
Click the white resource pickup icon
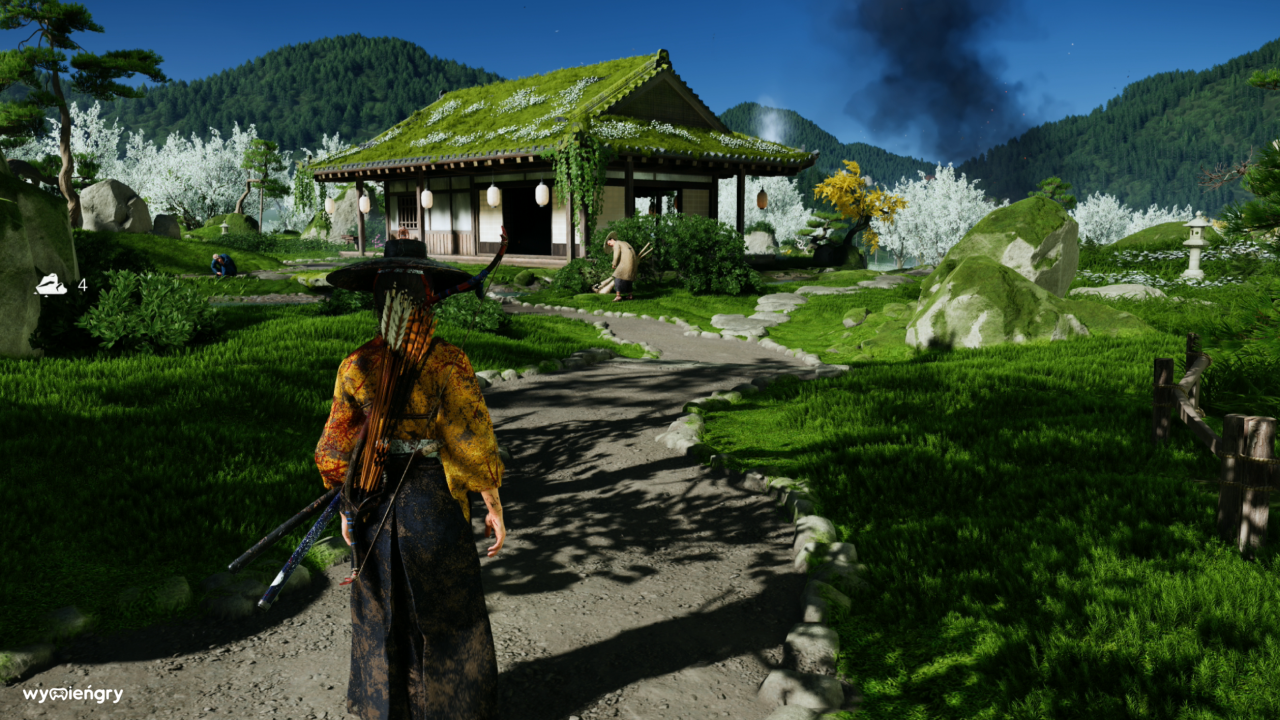(51, 285)
